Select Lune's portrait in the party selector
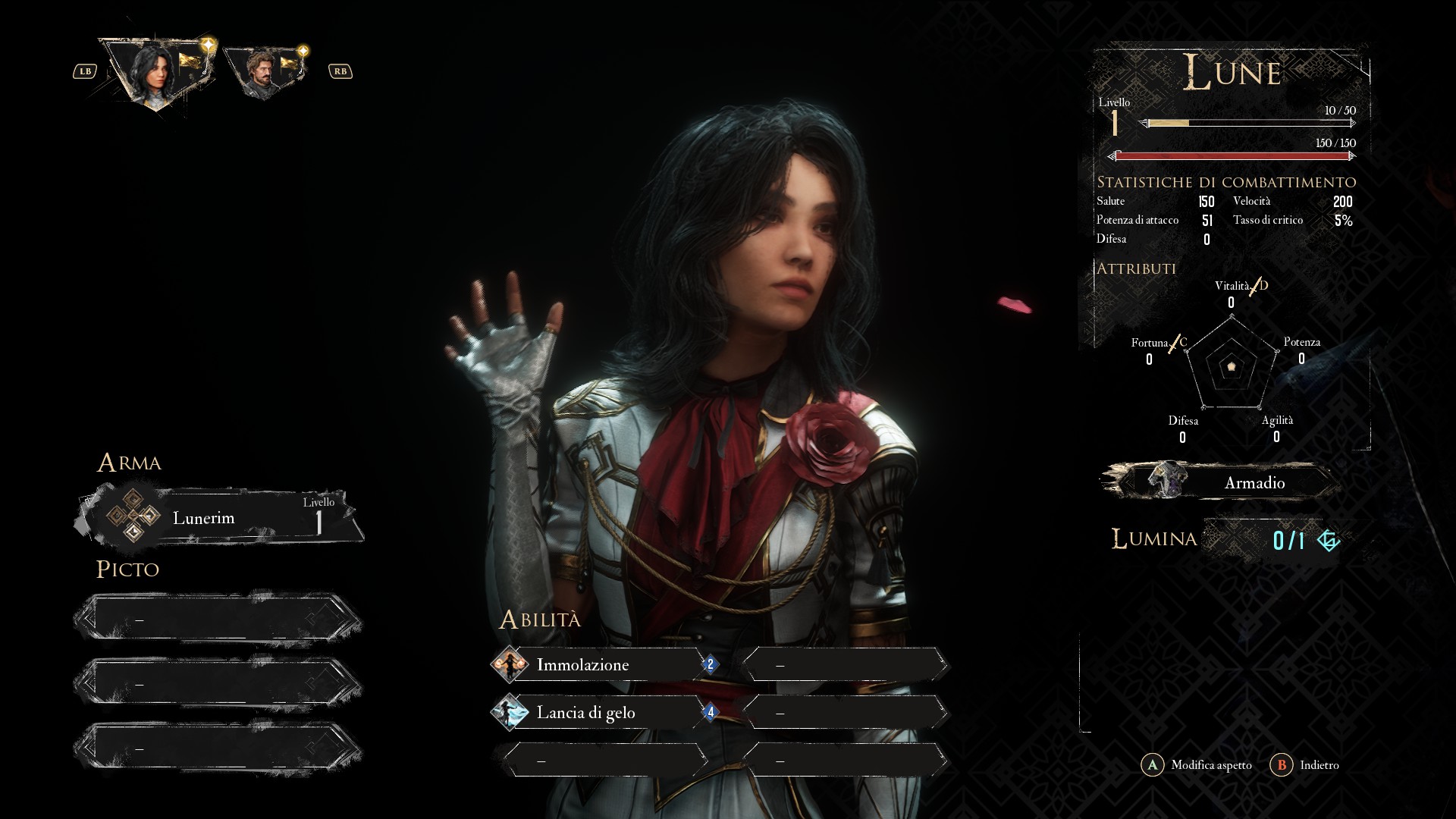This screenshot has width=1456, height=819. point(157,72)
